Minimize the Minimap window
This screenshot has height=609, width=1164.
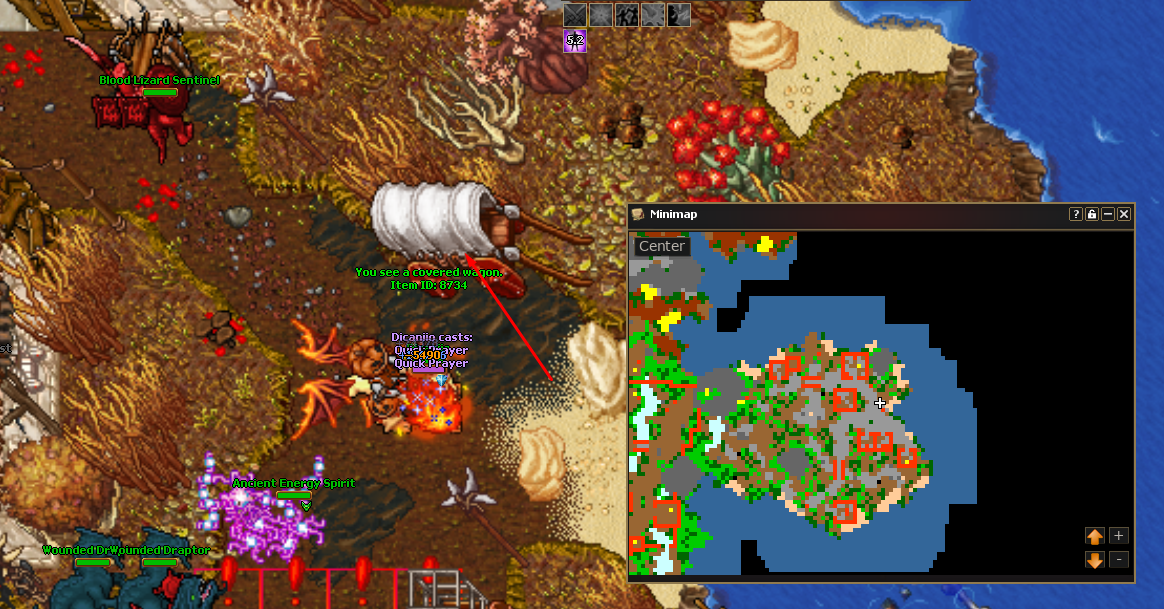point(1108,214)
